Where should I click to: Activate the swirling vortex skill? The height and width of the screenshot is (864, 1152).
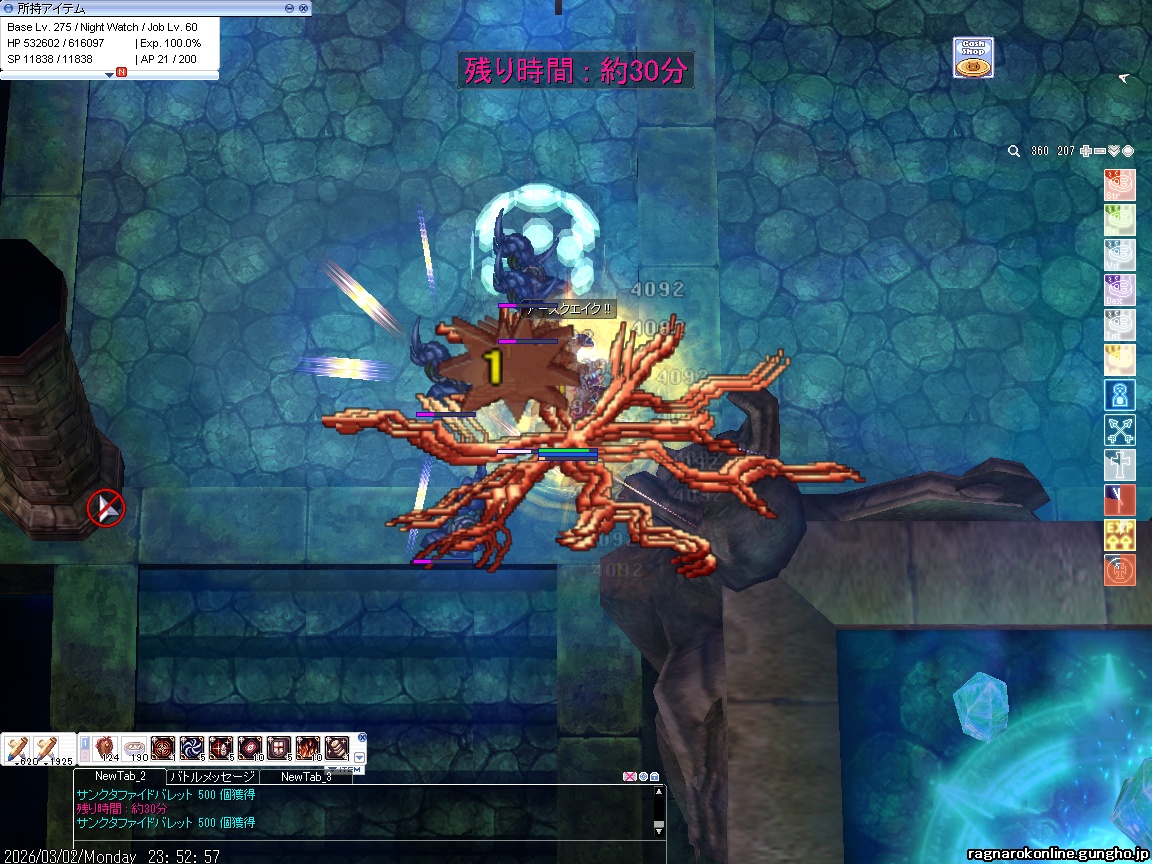(x=192, y=748)
